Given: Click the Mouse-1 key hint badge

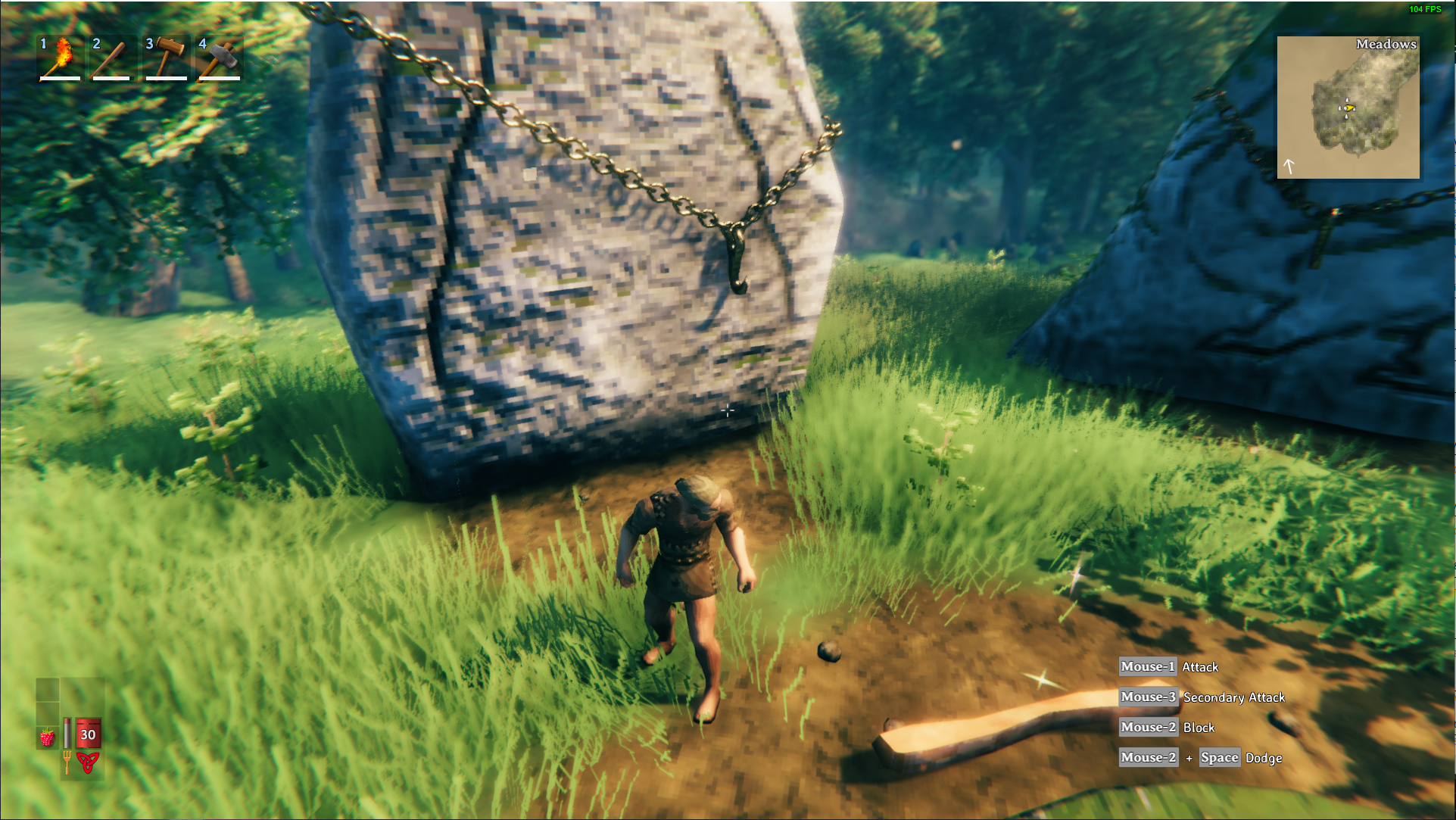Looking at the screenshot, I should 1147,667.
